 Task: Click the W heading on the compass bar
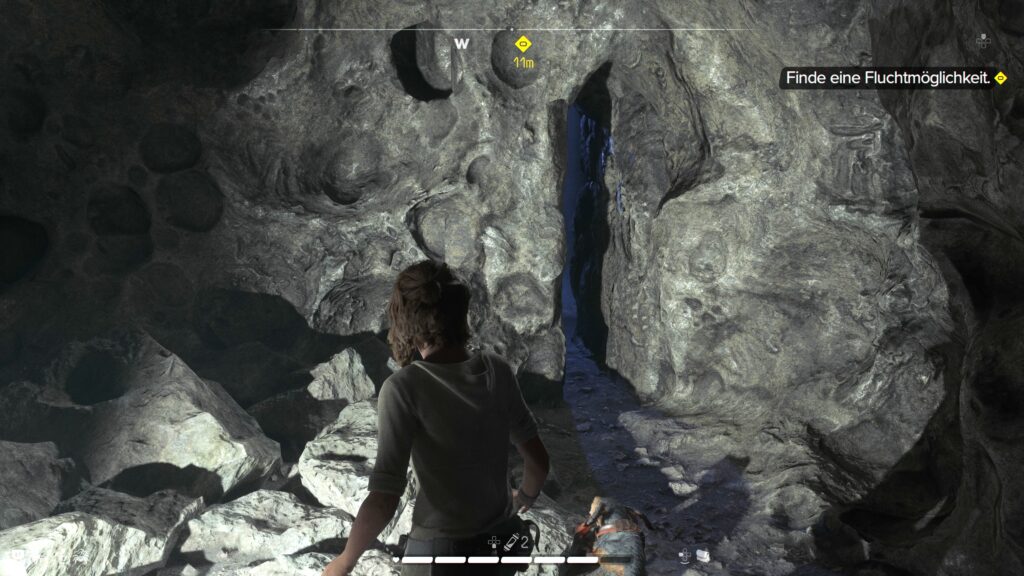tap(461, 44)
